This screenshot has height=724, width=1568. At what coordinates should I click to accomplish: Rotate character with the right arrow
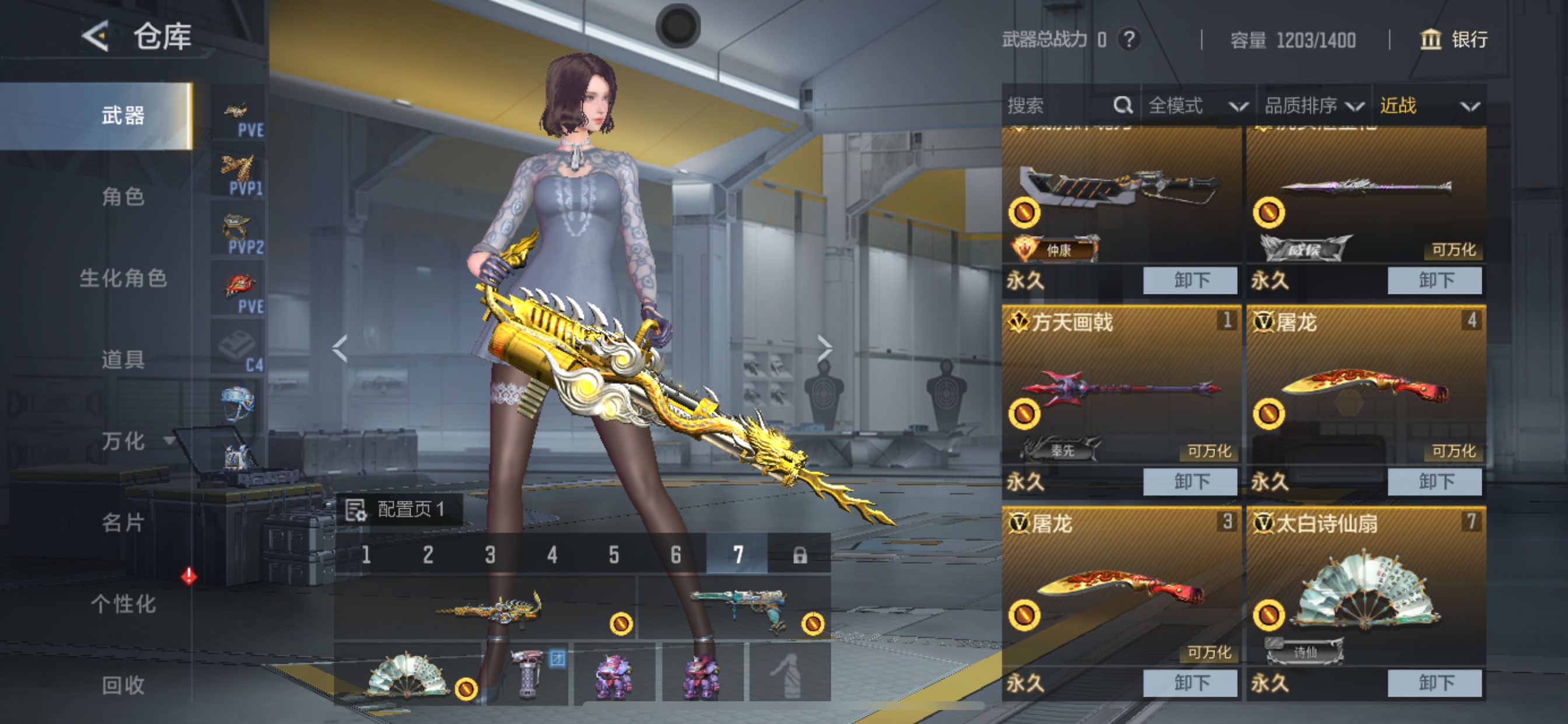[824, 349]
